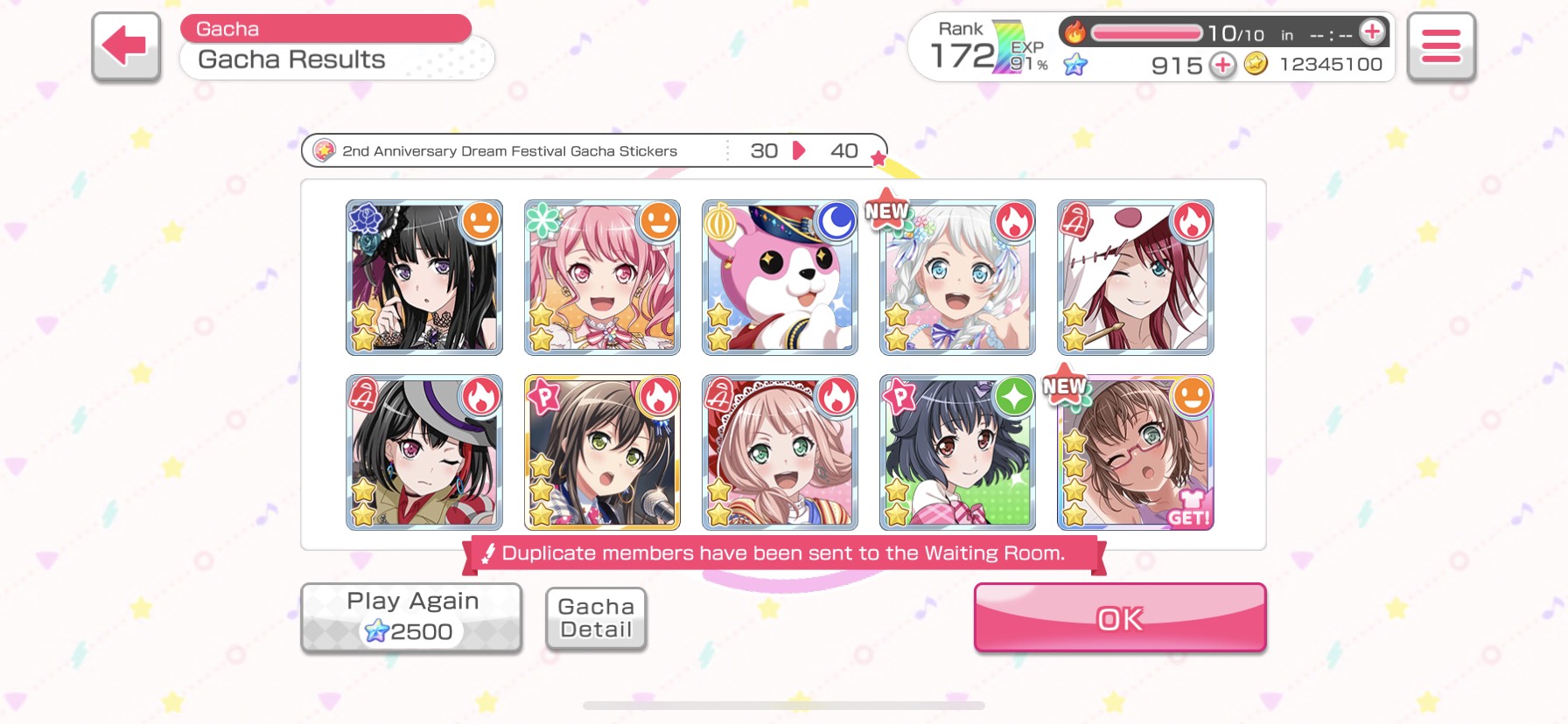Select the black-haired girl with roses card
The width and height of the screenshot is (1568, 724).
[x=424, y=277]
